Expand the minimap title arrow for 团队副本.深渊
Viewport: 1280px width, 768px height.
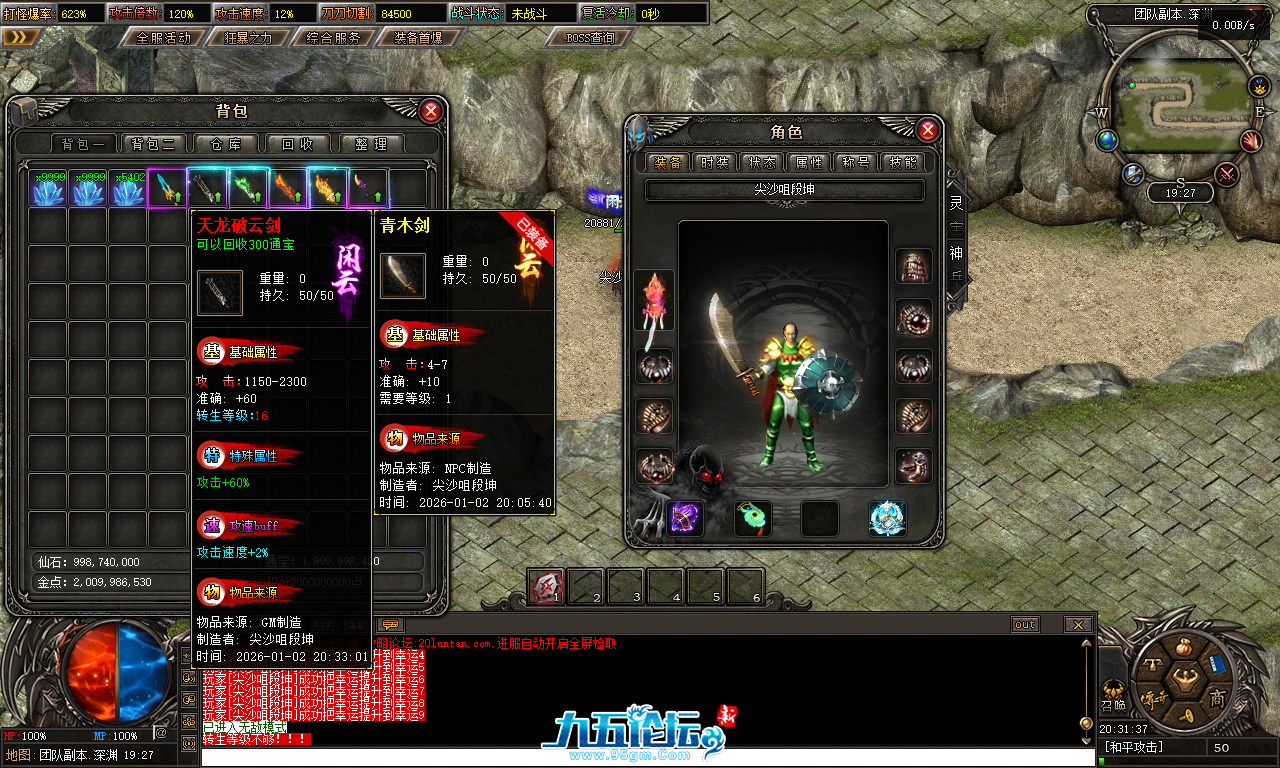(1254, 15)
